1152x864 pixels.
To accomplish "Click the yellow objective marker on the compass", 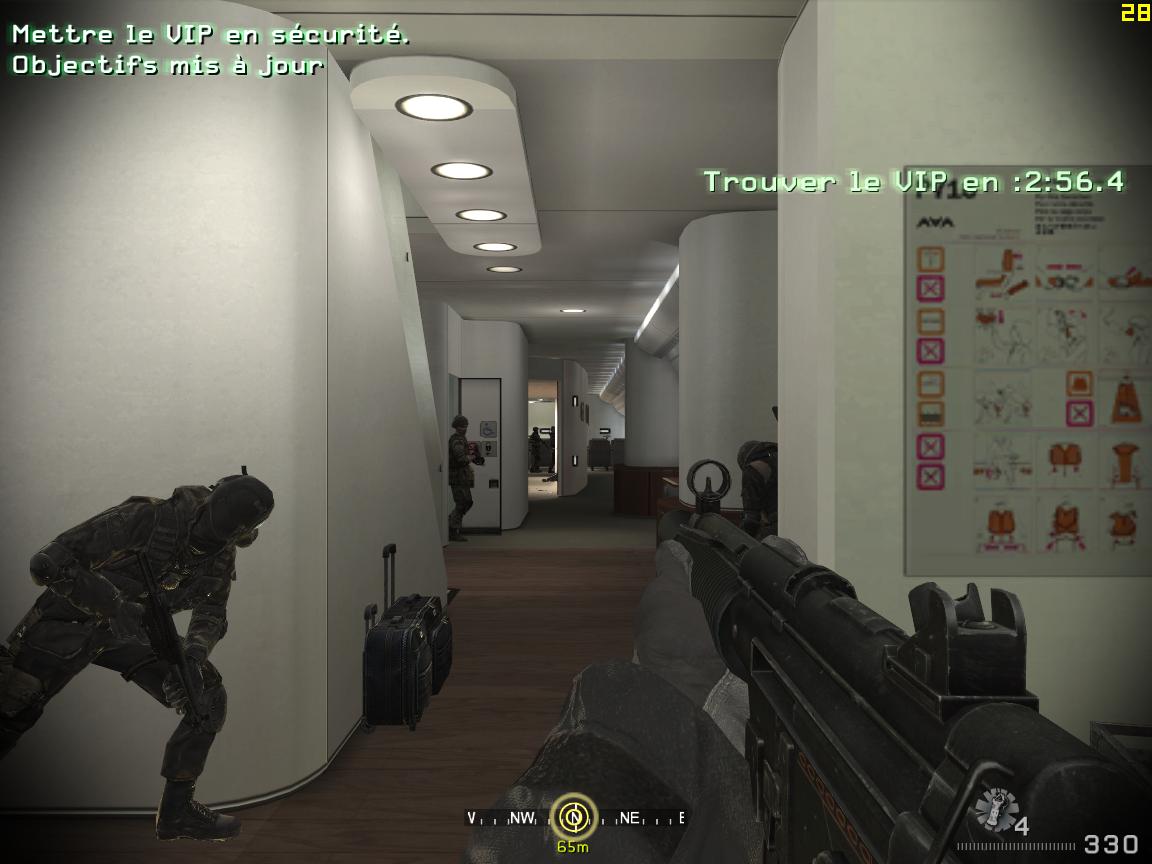I will (574, 817).
